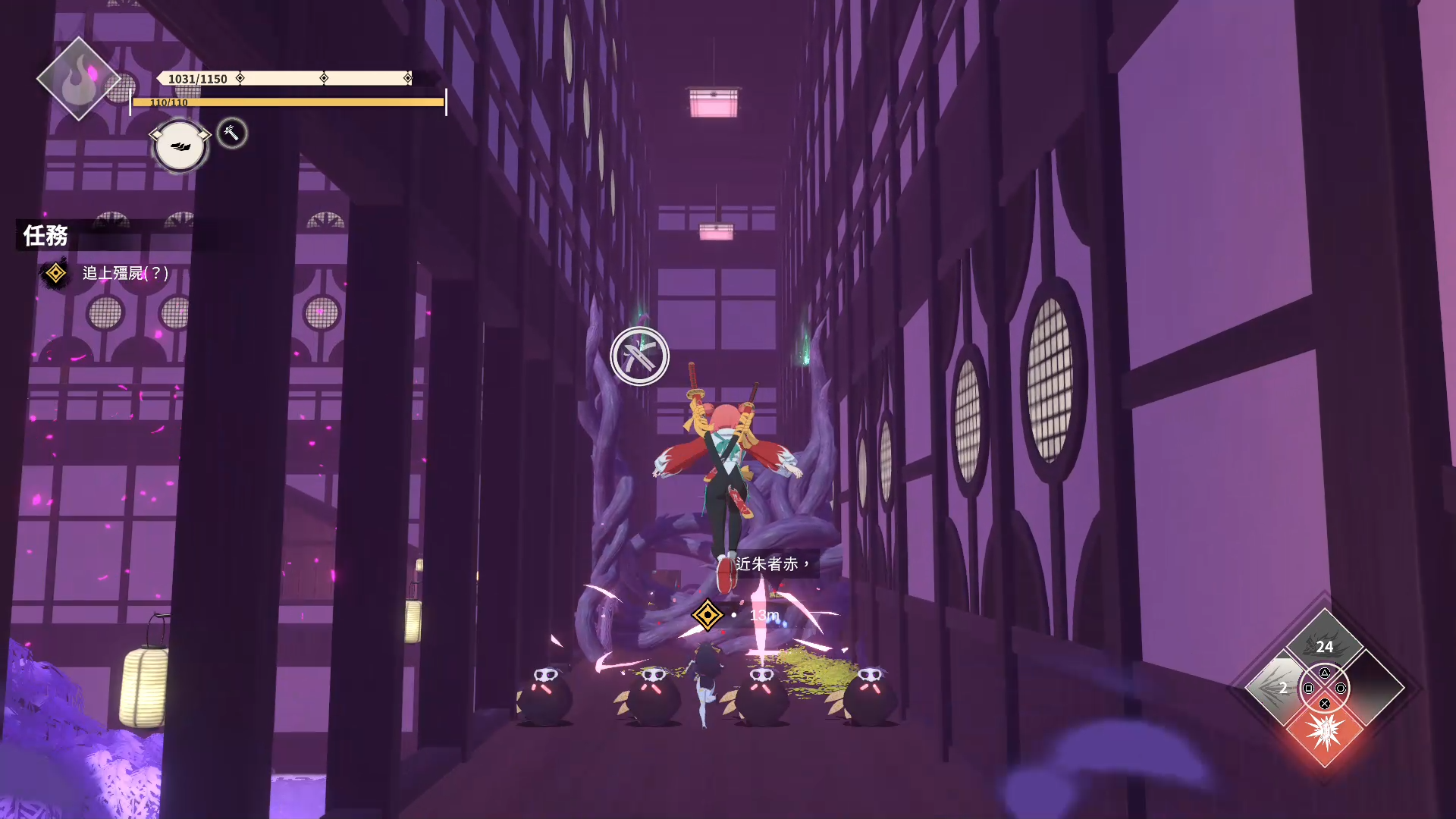The width and height of the screenshot is (1456, 819).
Task: Click the round white feather skill icon
Action: [180, 145]
